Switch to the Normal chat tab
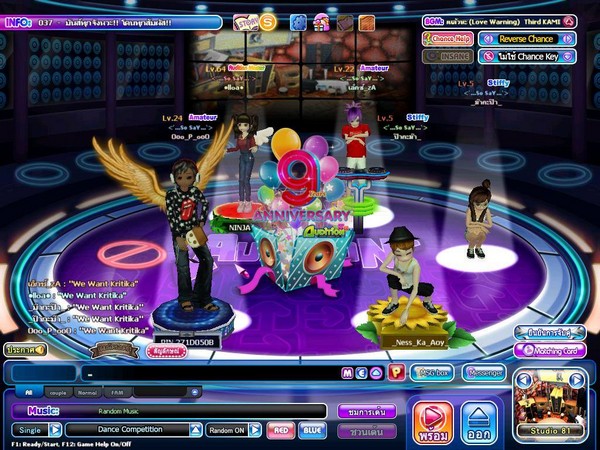Screen dimensions: 600x450 click(88, 392)
